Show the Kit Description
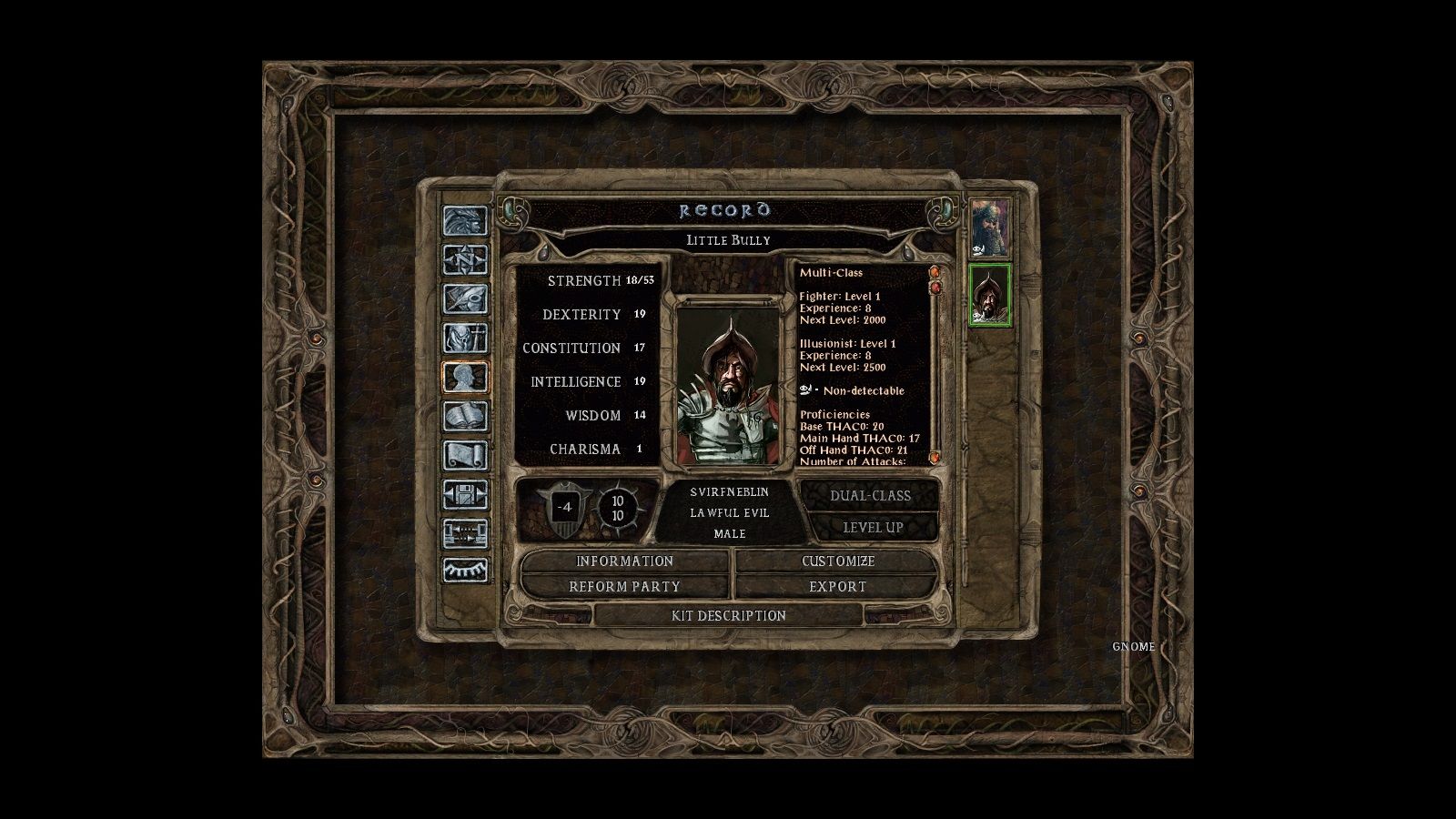The height and width of the screenshot is (819, 1456). (728, 616)
